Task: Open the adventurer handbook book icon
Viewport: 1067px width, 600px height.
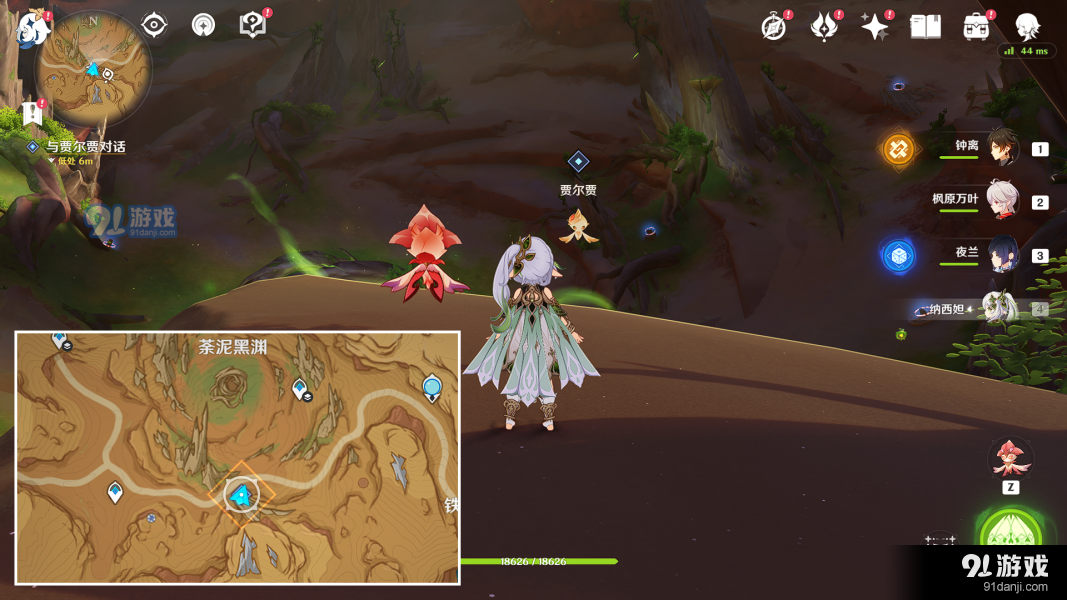Action: tap(925, 27)
